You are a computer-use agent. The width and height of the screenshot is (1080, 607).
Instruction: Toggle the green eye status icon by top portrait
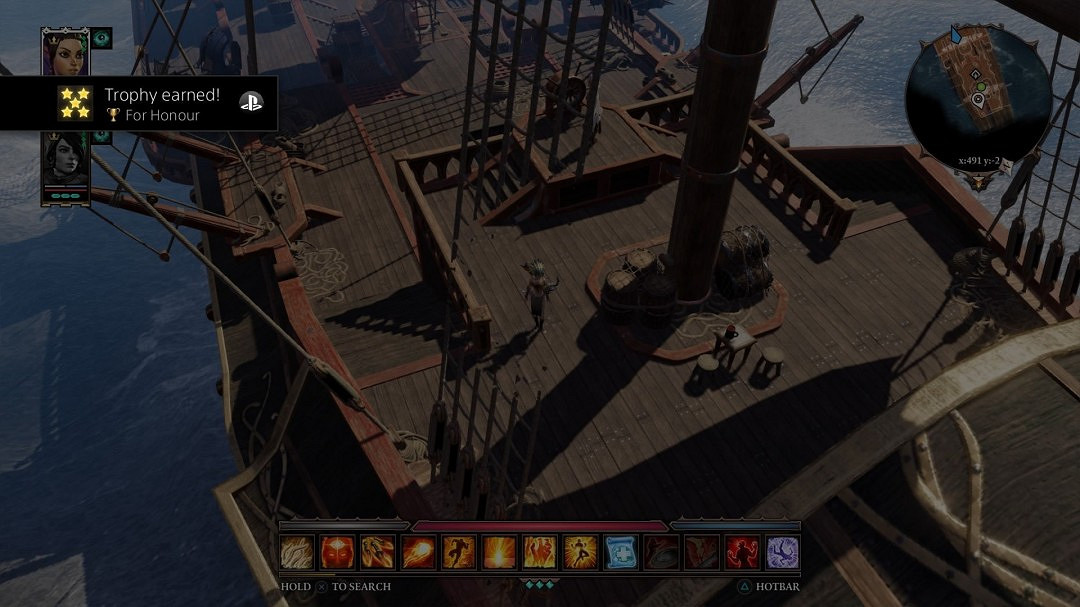point(102,38)
